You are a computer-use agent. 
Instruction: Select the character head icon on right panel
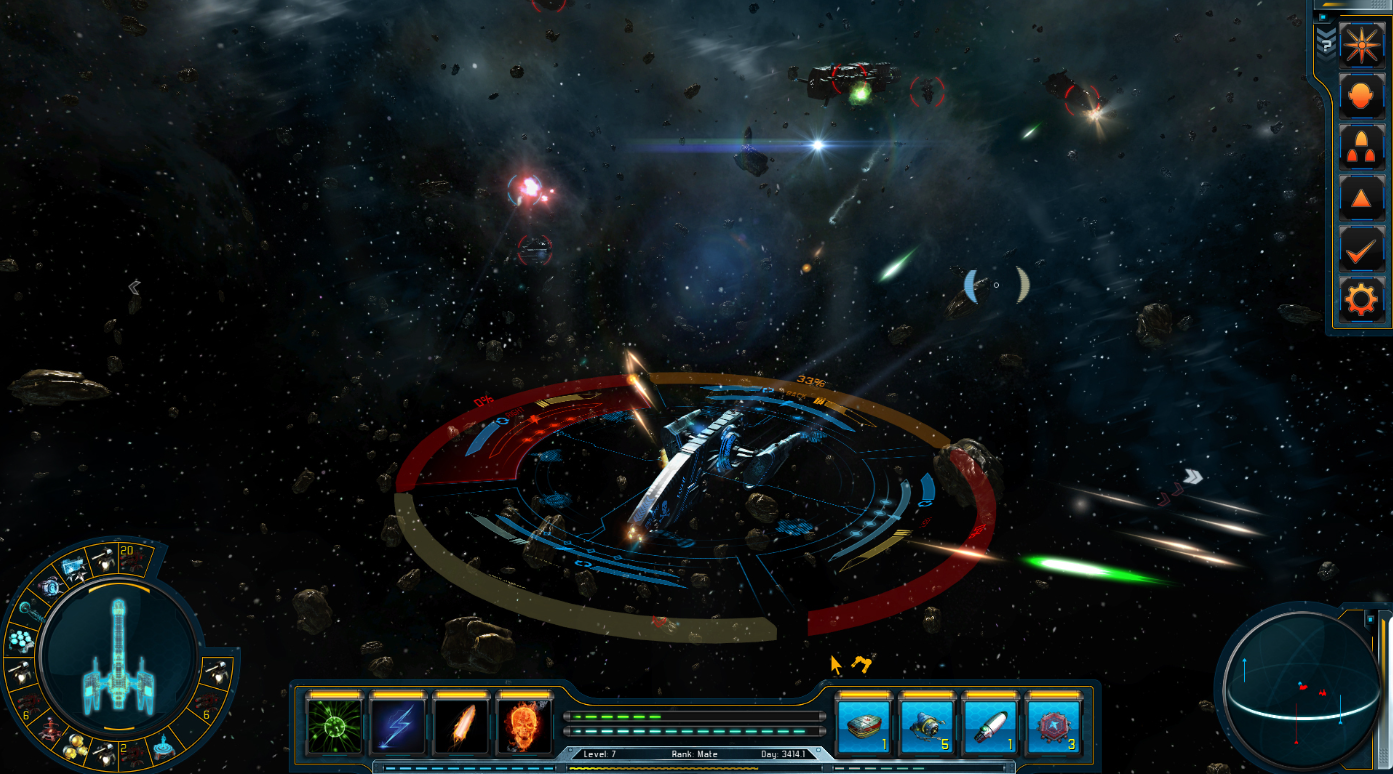click(1360, 95)
